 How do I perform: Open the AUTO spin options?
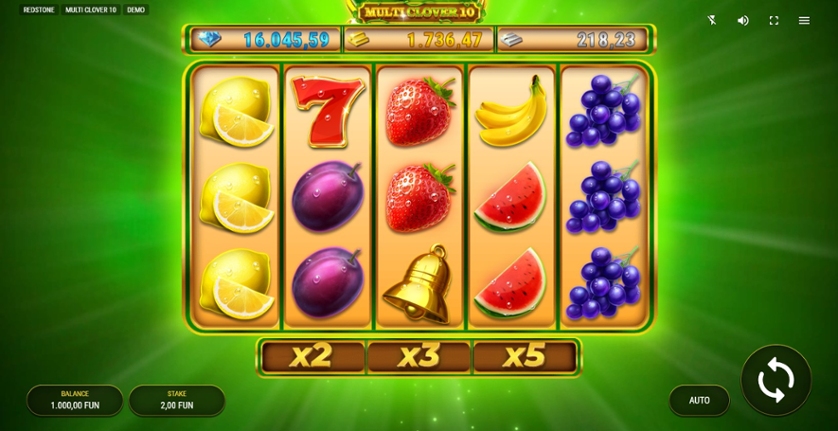(x=699, y=400)
